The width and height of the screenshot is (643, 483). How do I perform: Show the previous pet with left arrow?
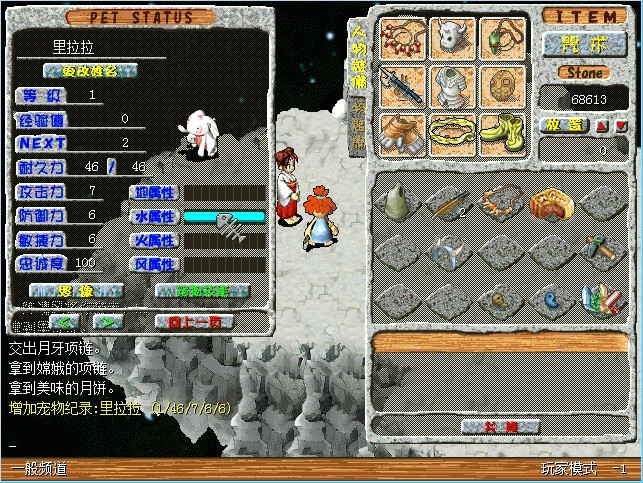(65, 322)
